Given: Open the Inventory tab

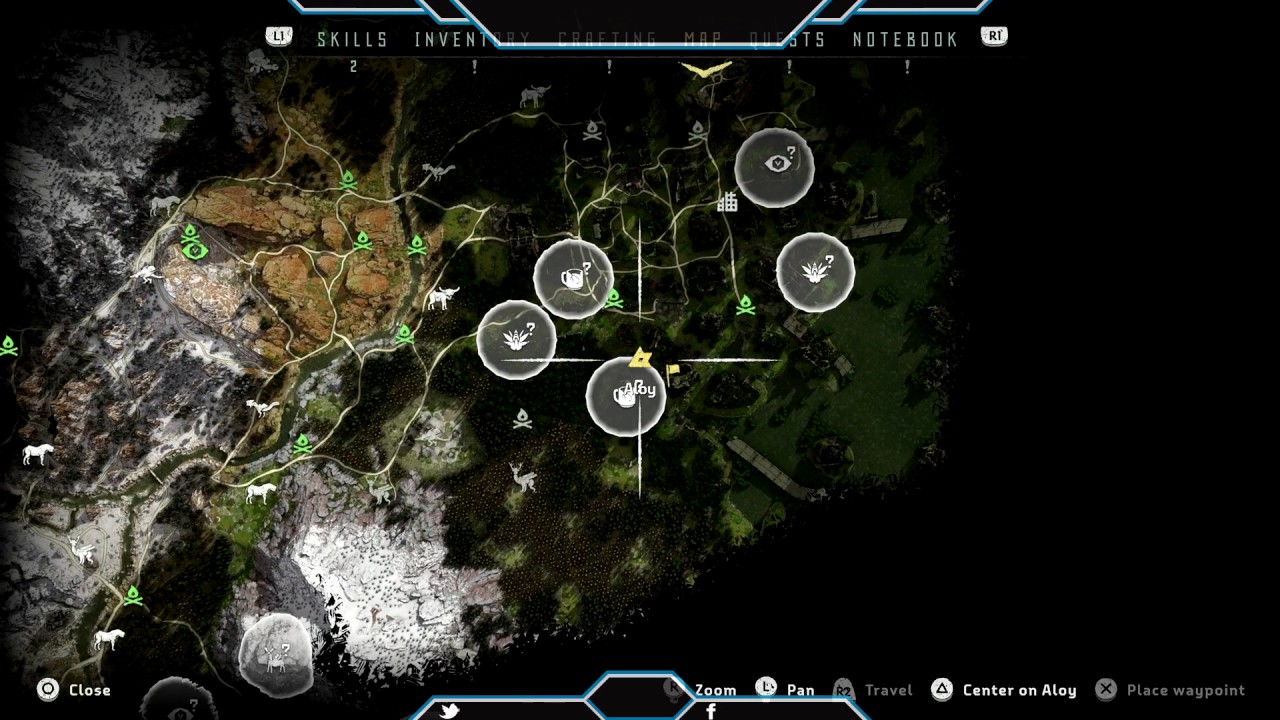Looking at the screenshot, I should tap(472, 40).
